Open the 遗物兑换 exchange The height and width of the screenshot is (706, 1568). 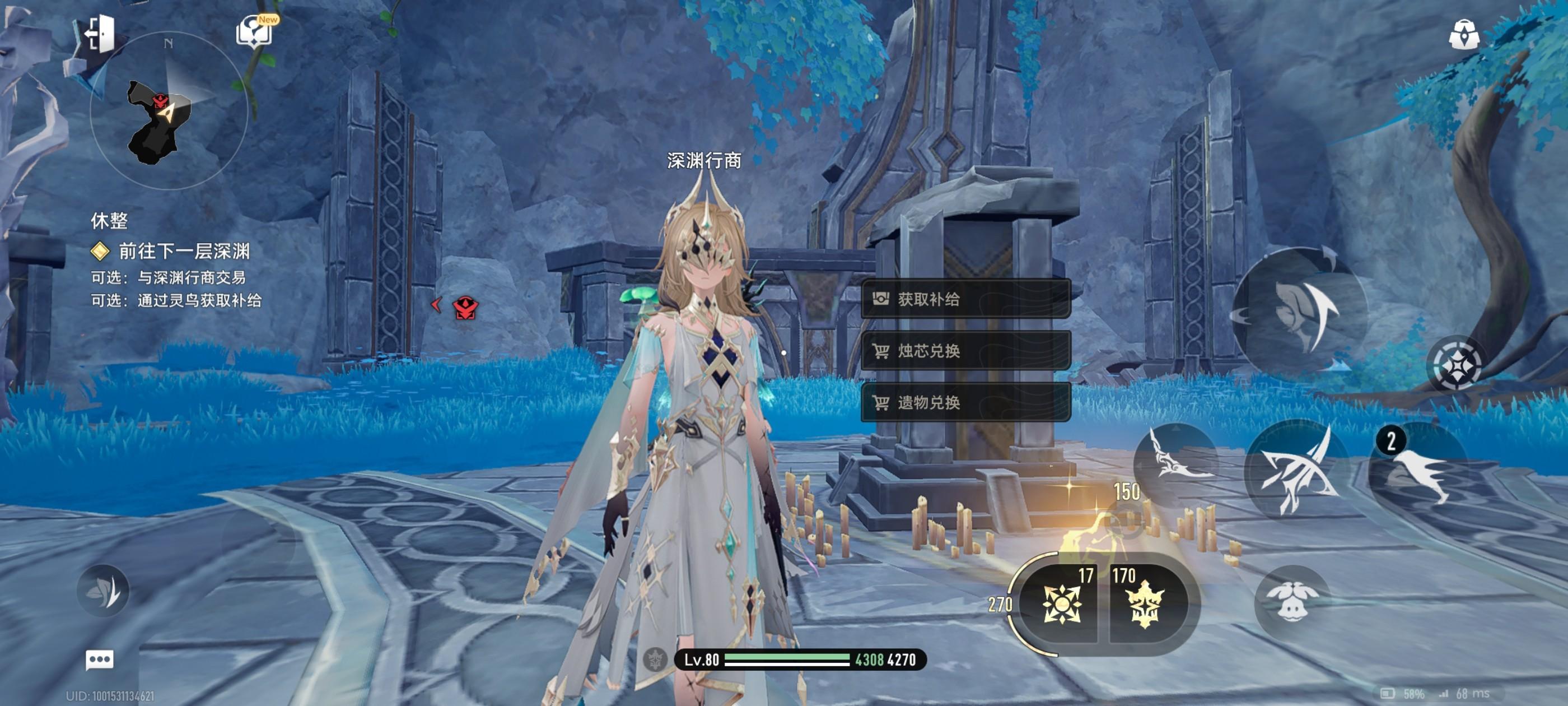tap(965, 402)
